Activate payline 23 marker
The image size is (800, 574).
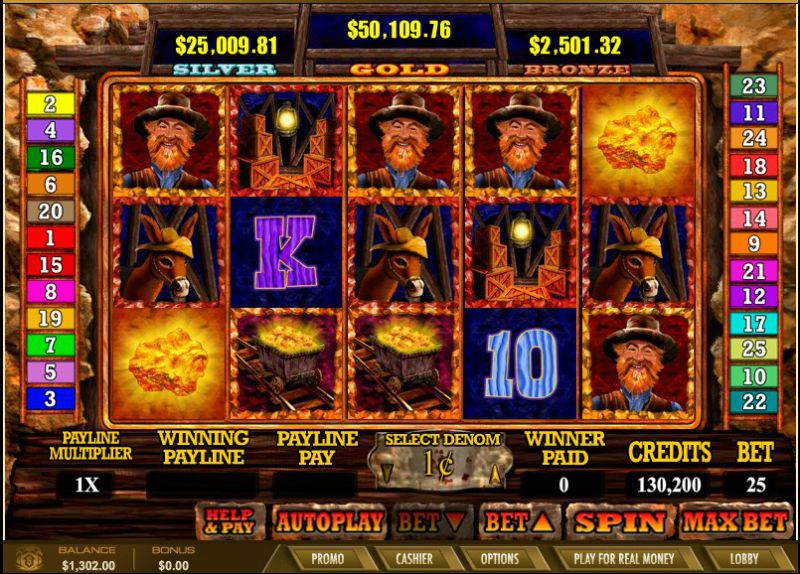pos(753,86)
